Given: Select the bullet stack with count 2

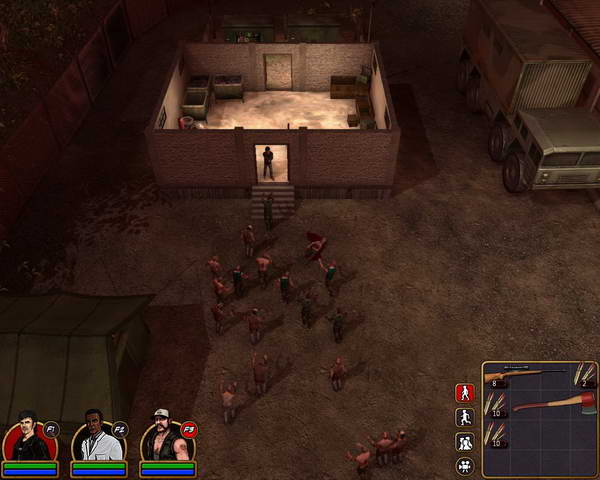Looking at the screenshot, I should [x=583, y=374].
